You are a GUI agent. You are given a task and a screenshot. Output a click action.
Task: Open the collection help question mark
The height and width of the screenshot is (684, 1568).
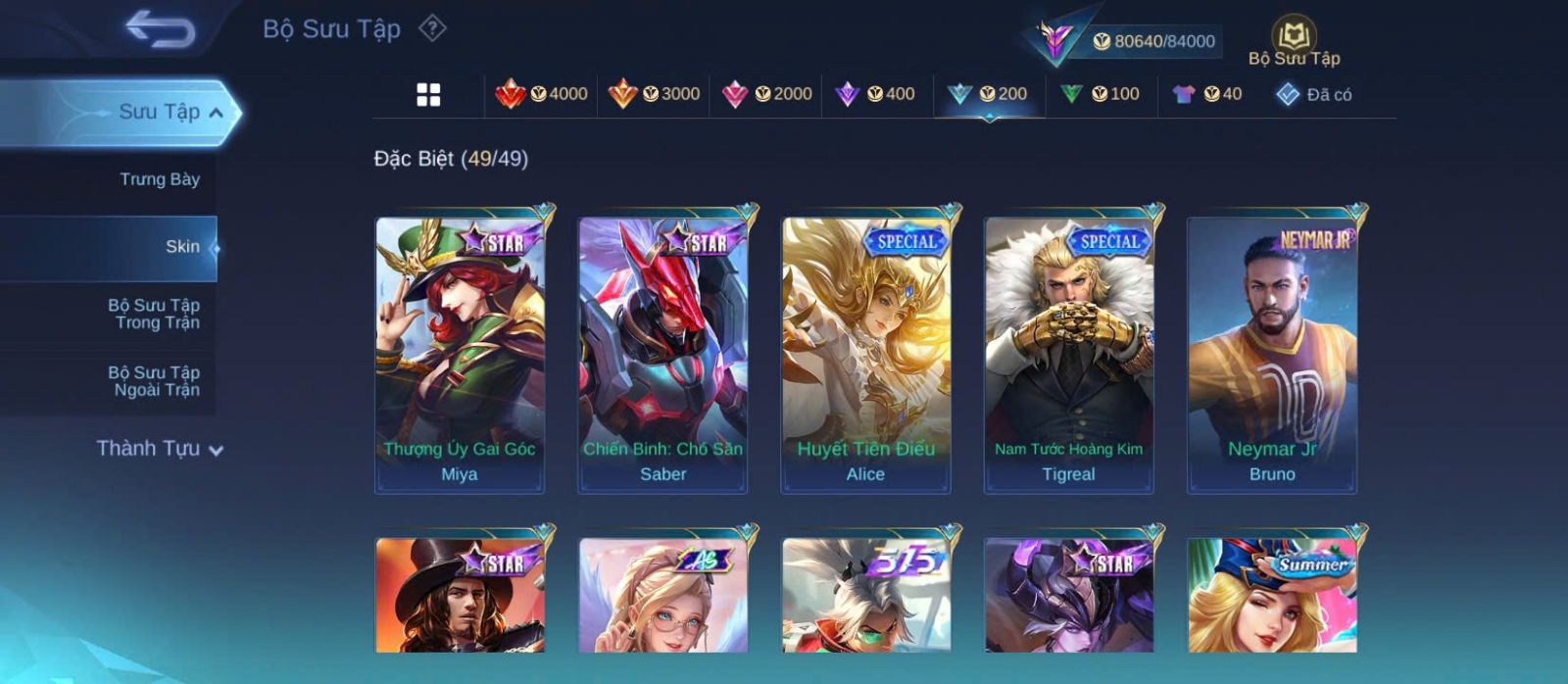click(432, 28)
